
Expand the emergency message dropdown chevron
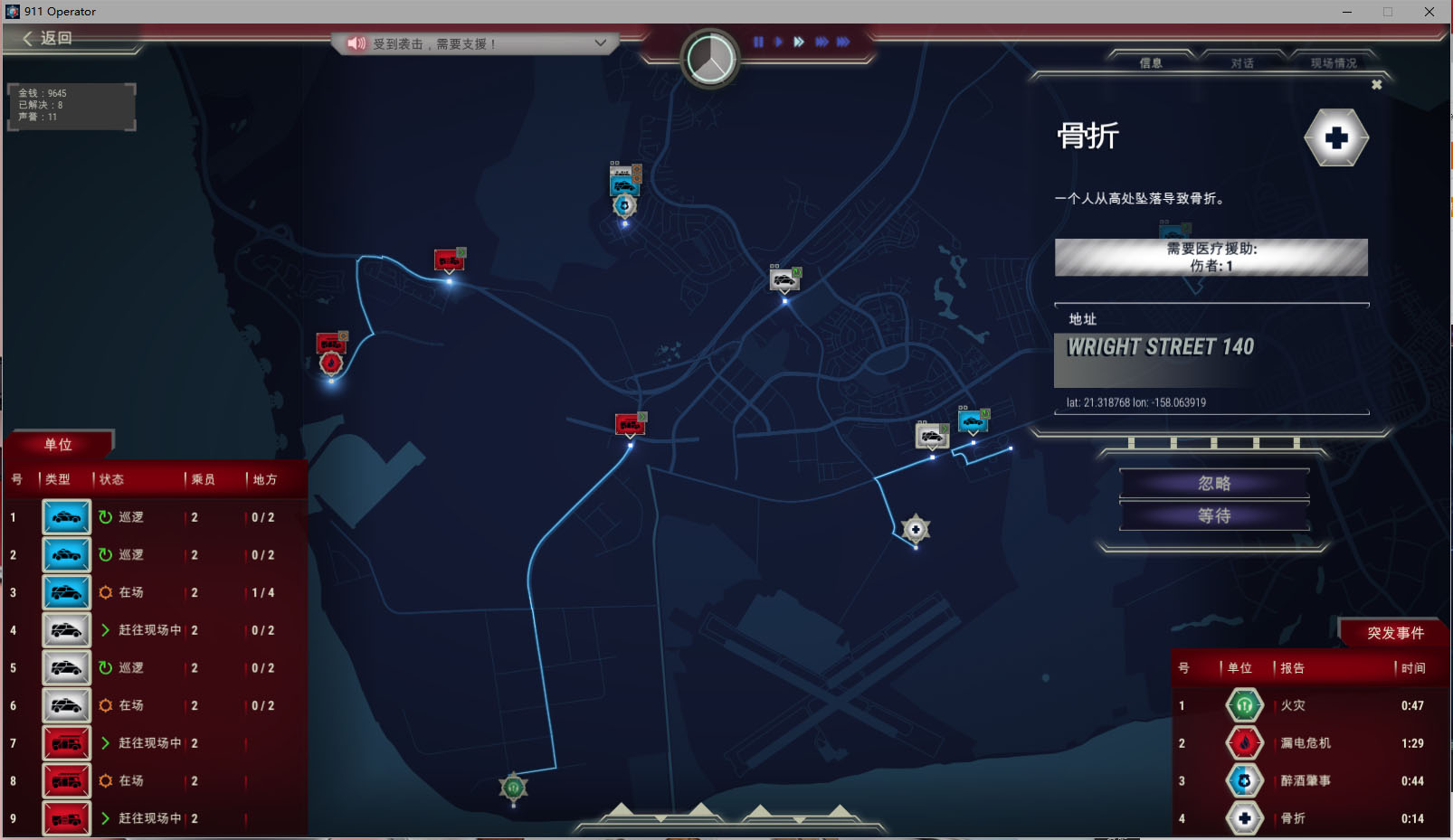(599, 42)
